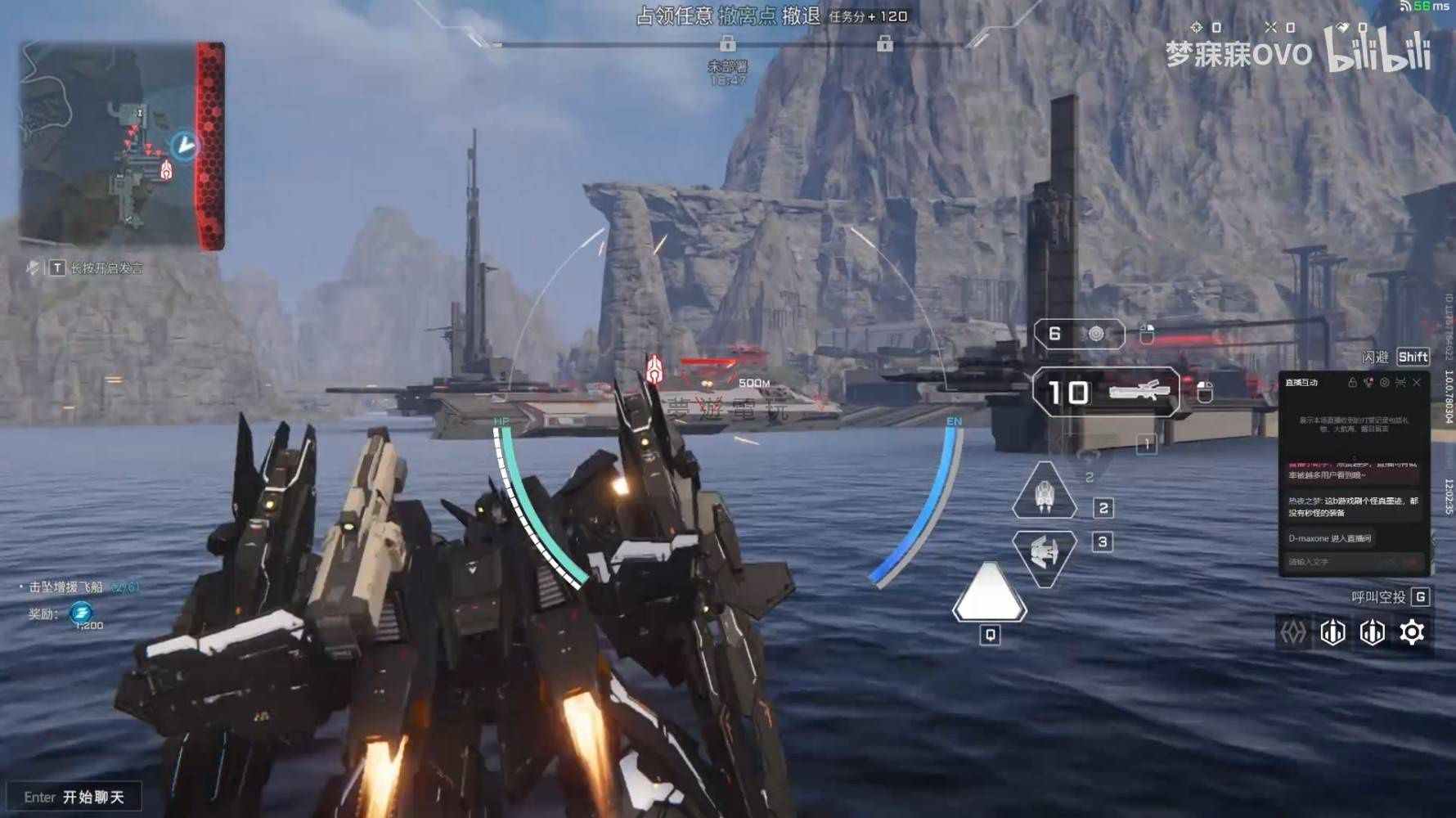Image resolution: width=1456 pixels, height=818 pixels.
Task: Activate the winged mech skill icon
Action: [1044, 555]
